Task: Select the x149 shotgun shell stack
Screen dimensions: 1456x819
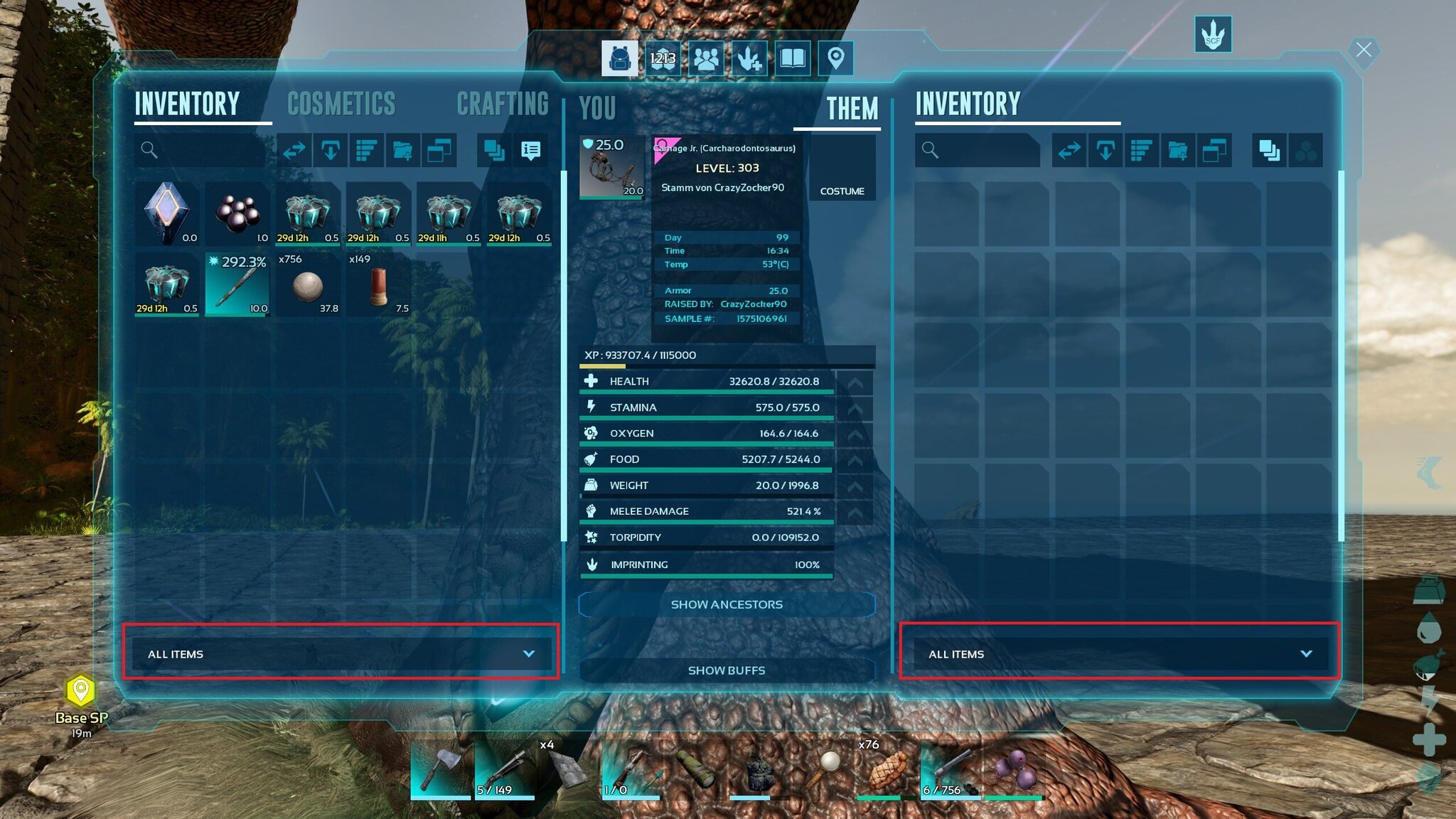Action: [x=378, y=284]
